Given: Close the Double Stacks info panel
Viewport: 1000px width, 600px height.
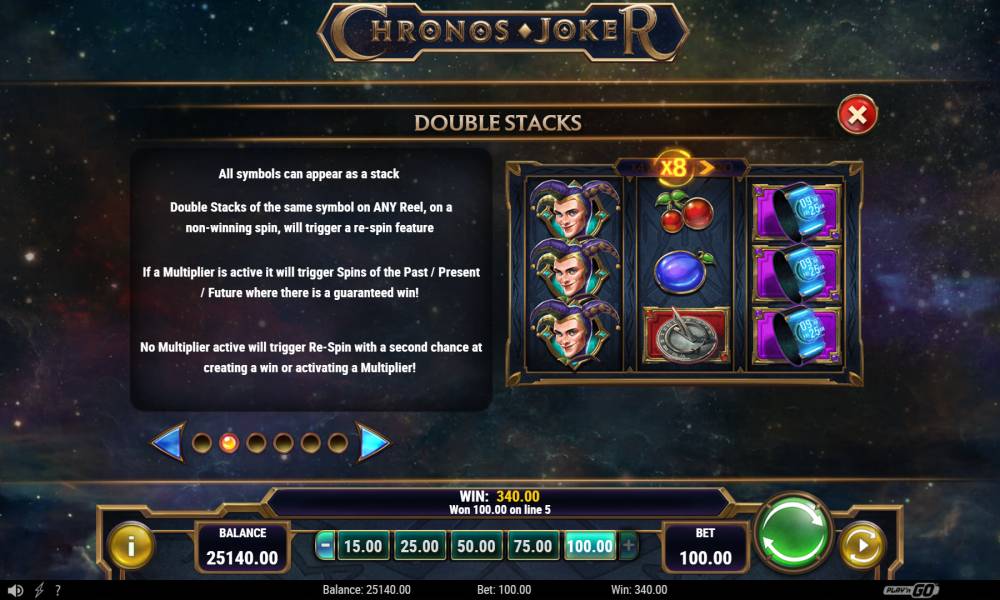Looking at the screenshot, I should point(857,117).
